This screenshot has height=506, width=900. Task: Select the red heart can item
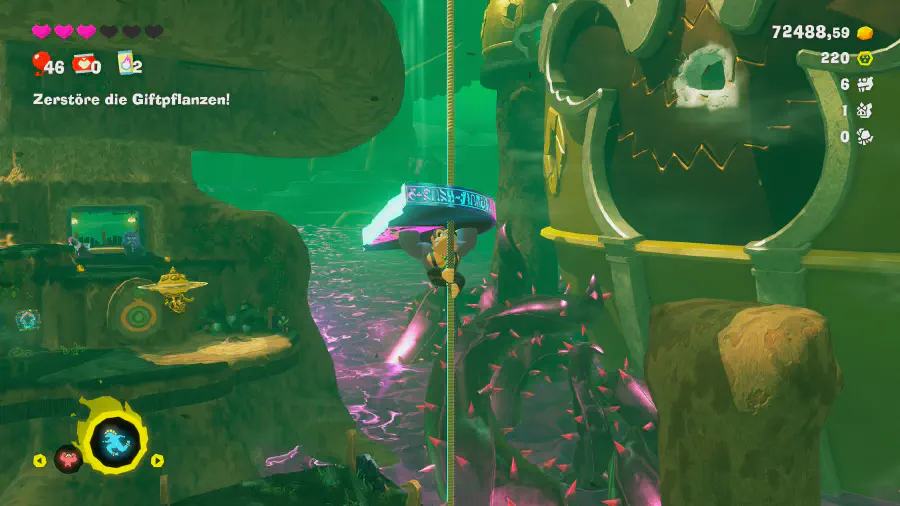pos(82,65)
